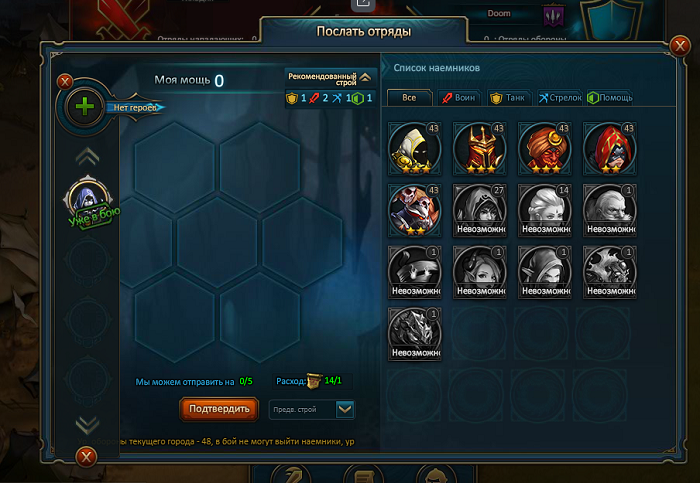Select the hooded hero marked Уже в бою

[x=87, y=200]
